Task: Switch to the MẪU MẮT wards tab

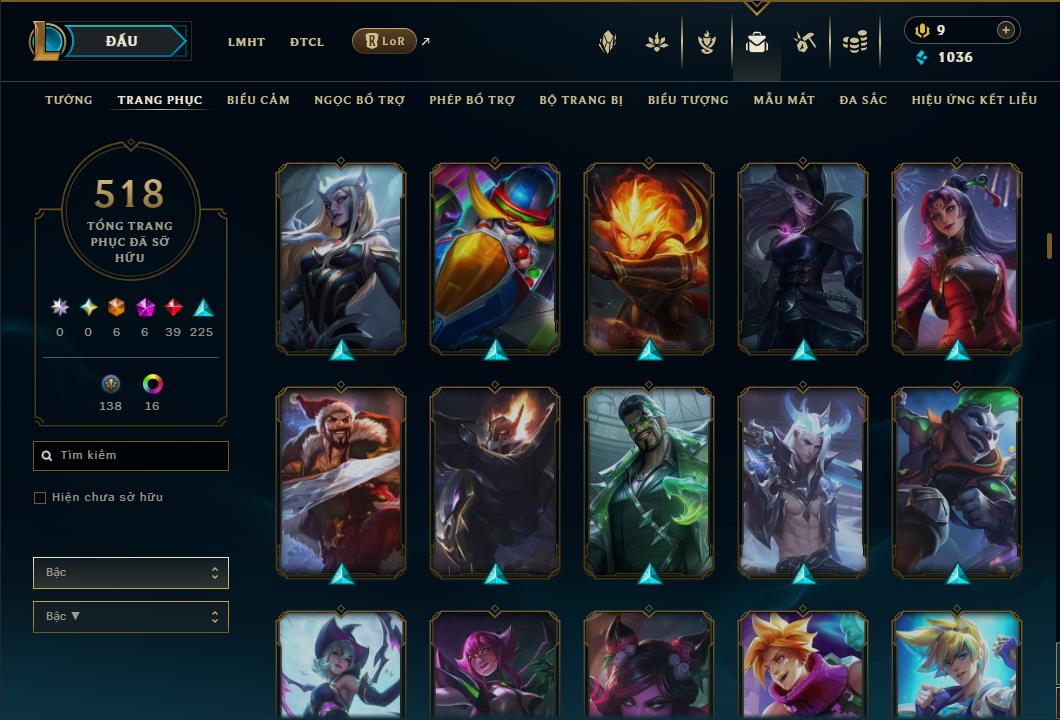Action: [x=784, y=100]
